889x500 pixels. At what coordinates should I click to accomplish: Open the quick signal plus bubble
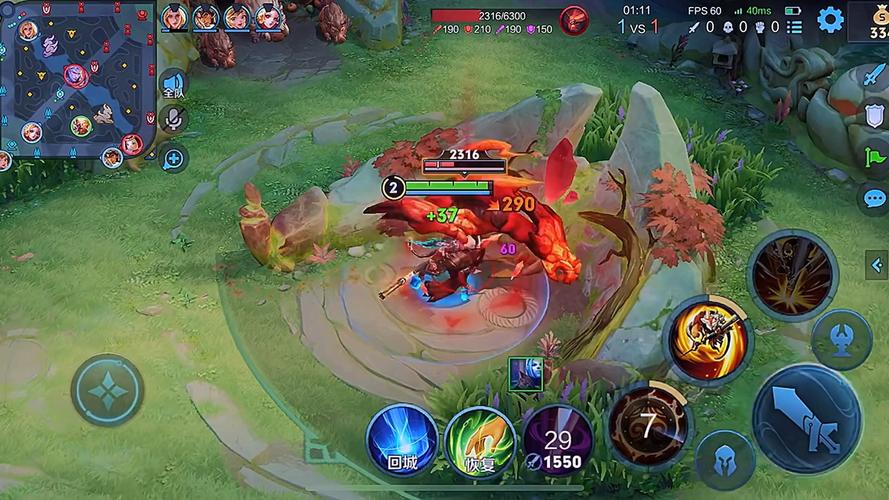point(173,157)
